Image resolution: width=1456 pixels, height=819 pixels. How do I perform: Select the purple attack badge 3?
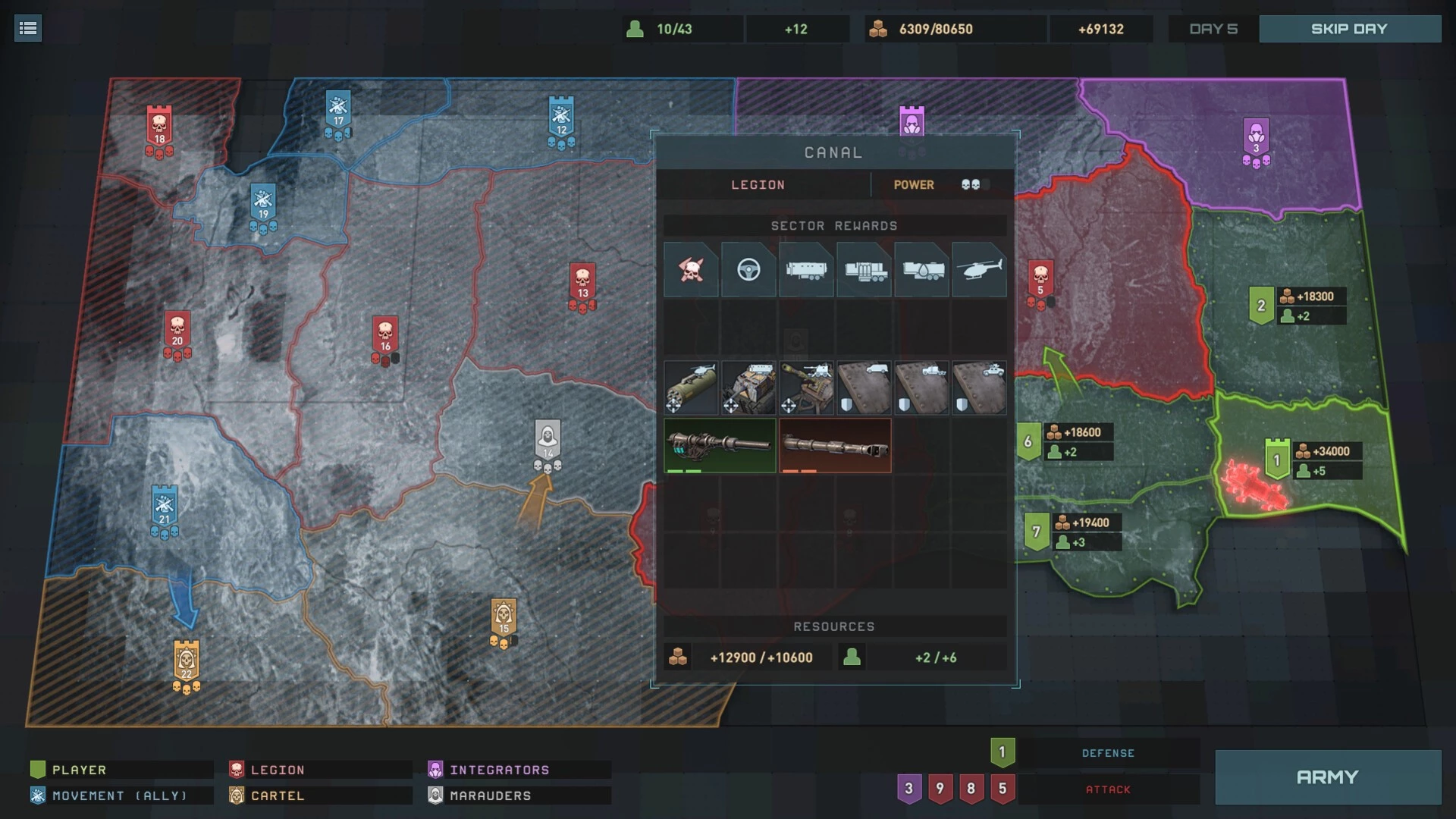[908, 789]
